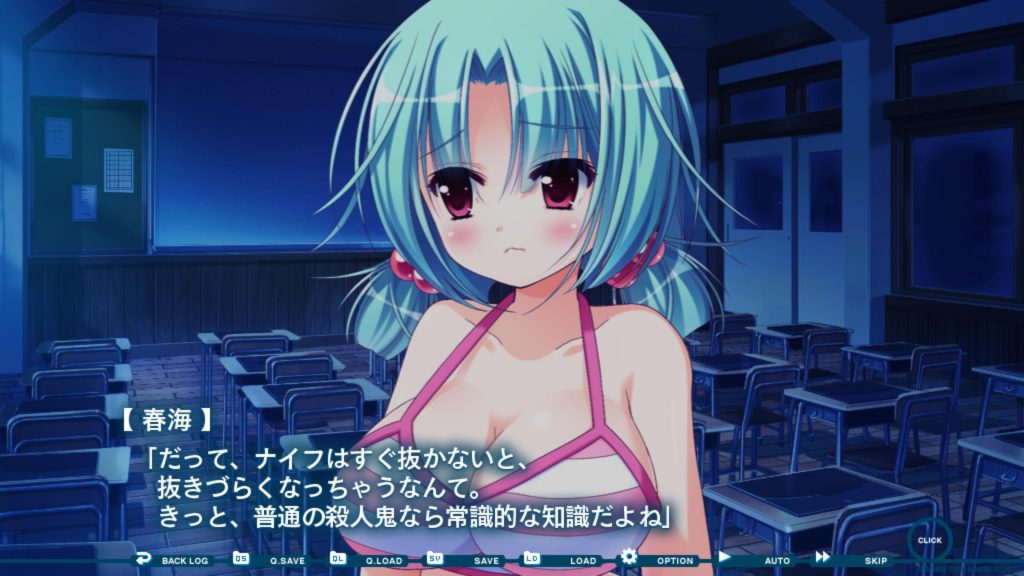Screen dimensions: 1024x576
Task: Click the circular CLICK button to advance
Action: click(x=929, y=541)
